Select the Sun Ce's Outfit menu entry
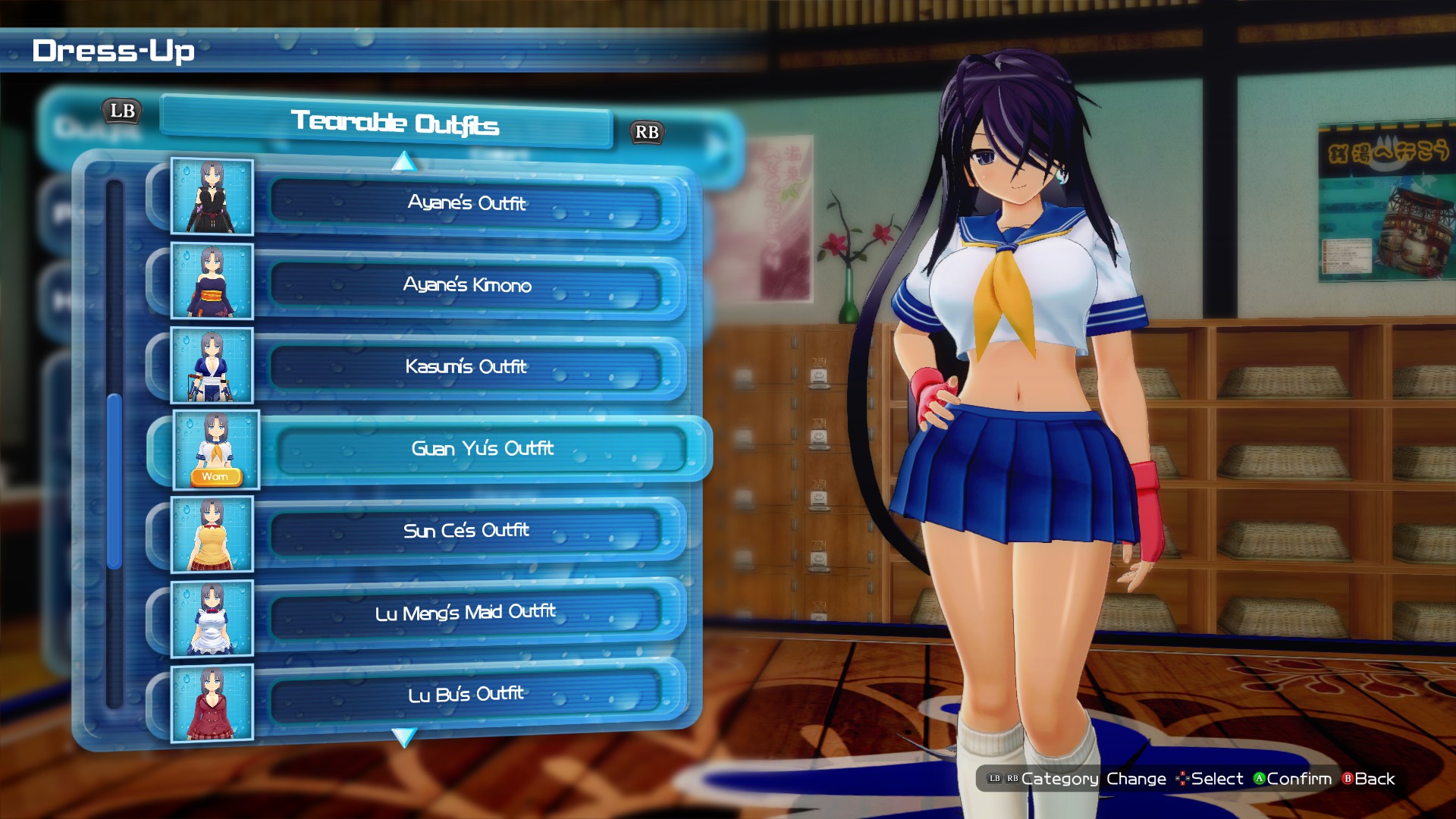 click(466, 531)
